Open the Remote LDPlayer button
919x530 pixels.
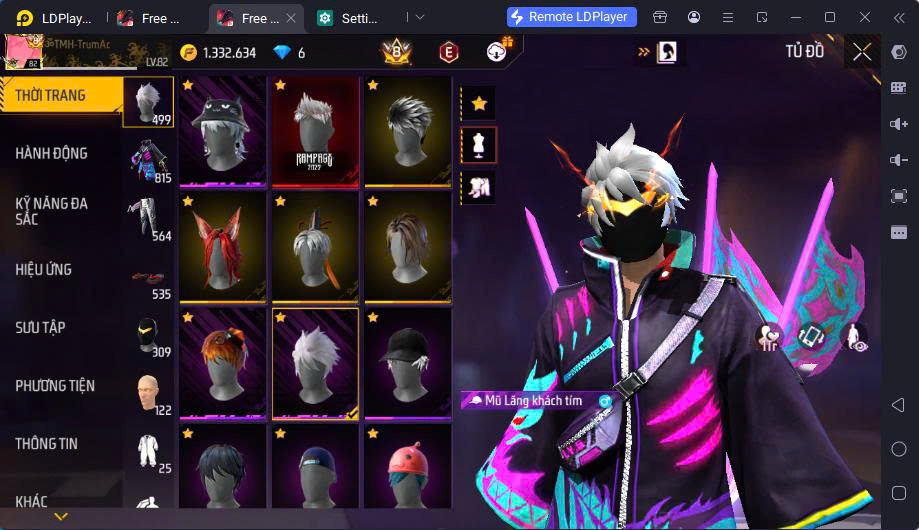tap(572, 17)
